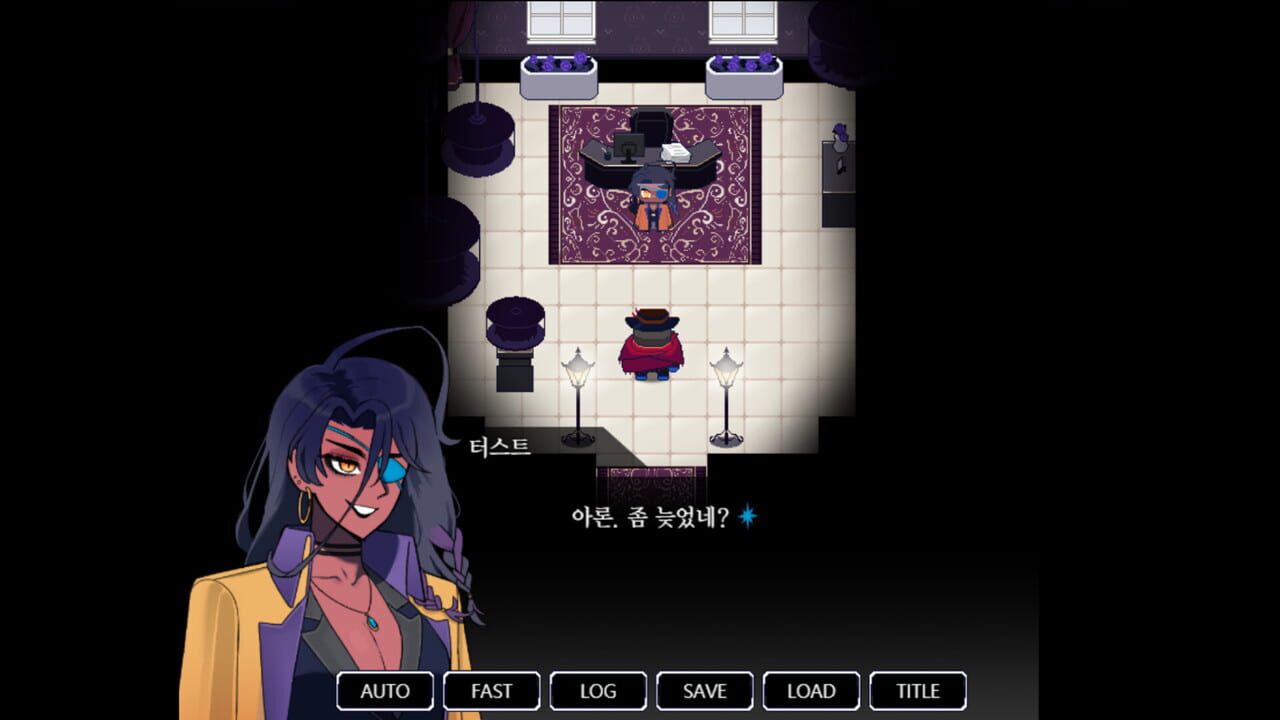Image resolution: width=1280 pixels, height=720 pixels.
Task: Open the LOG to review past dialogue
Action: point(598,691)
